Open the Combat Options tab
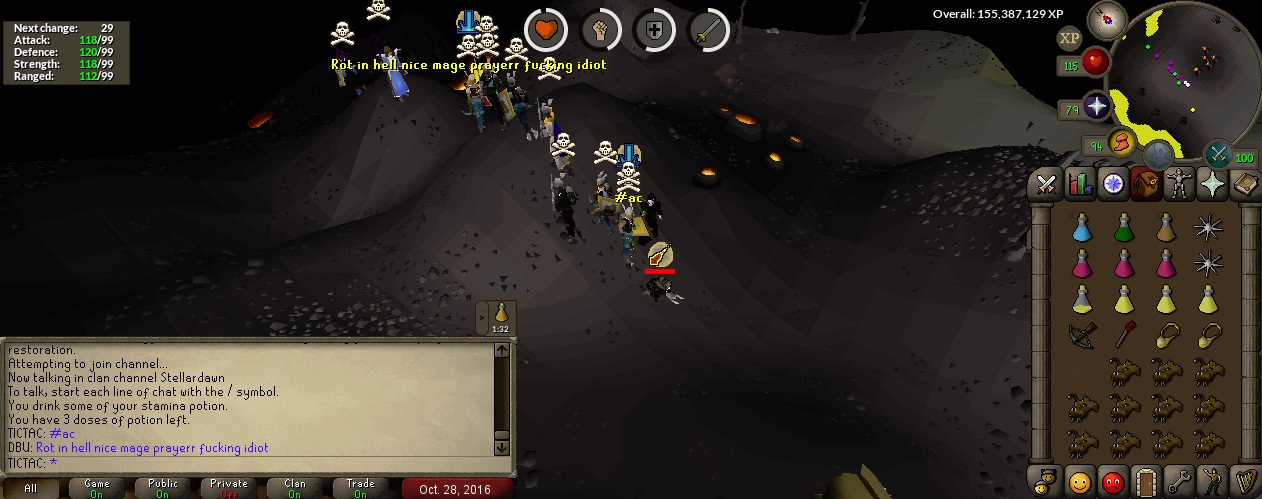The image size is (1262, 499). [x=1046, y=184]
